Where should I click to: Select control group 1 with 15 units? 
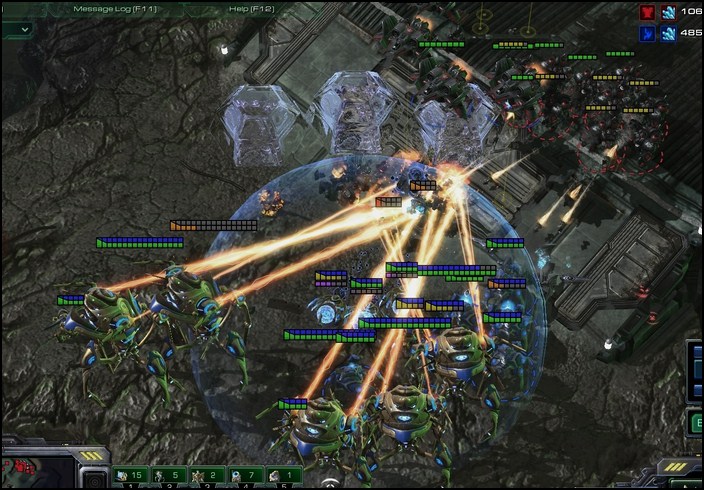pos(129,476)
